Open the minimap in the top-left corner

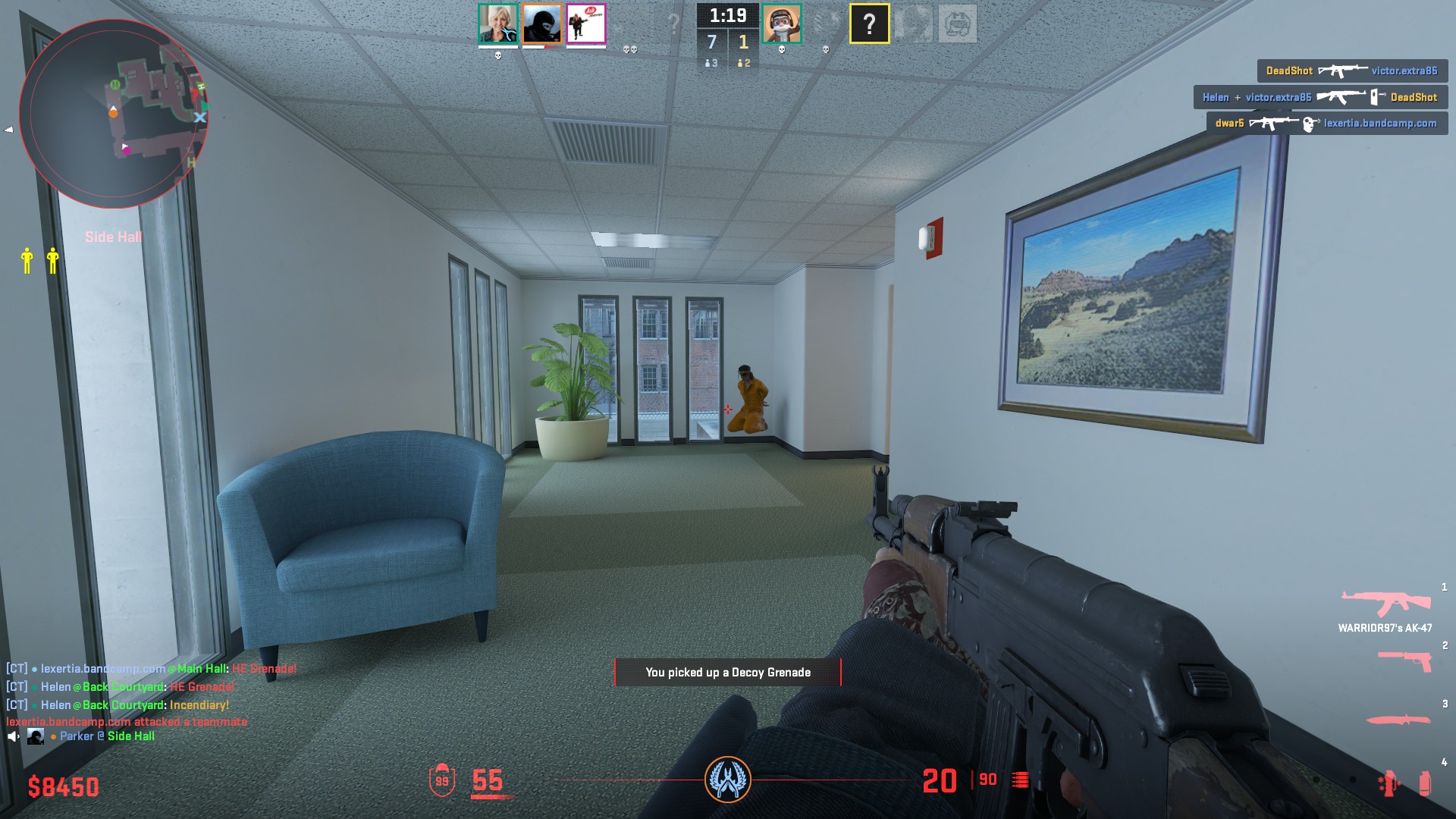pyautogui.click(x=114, y=114)
